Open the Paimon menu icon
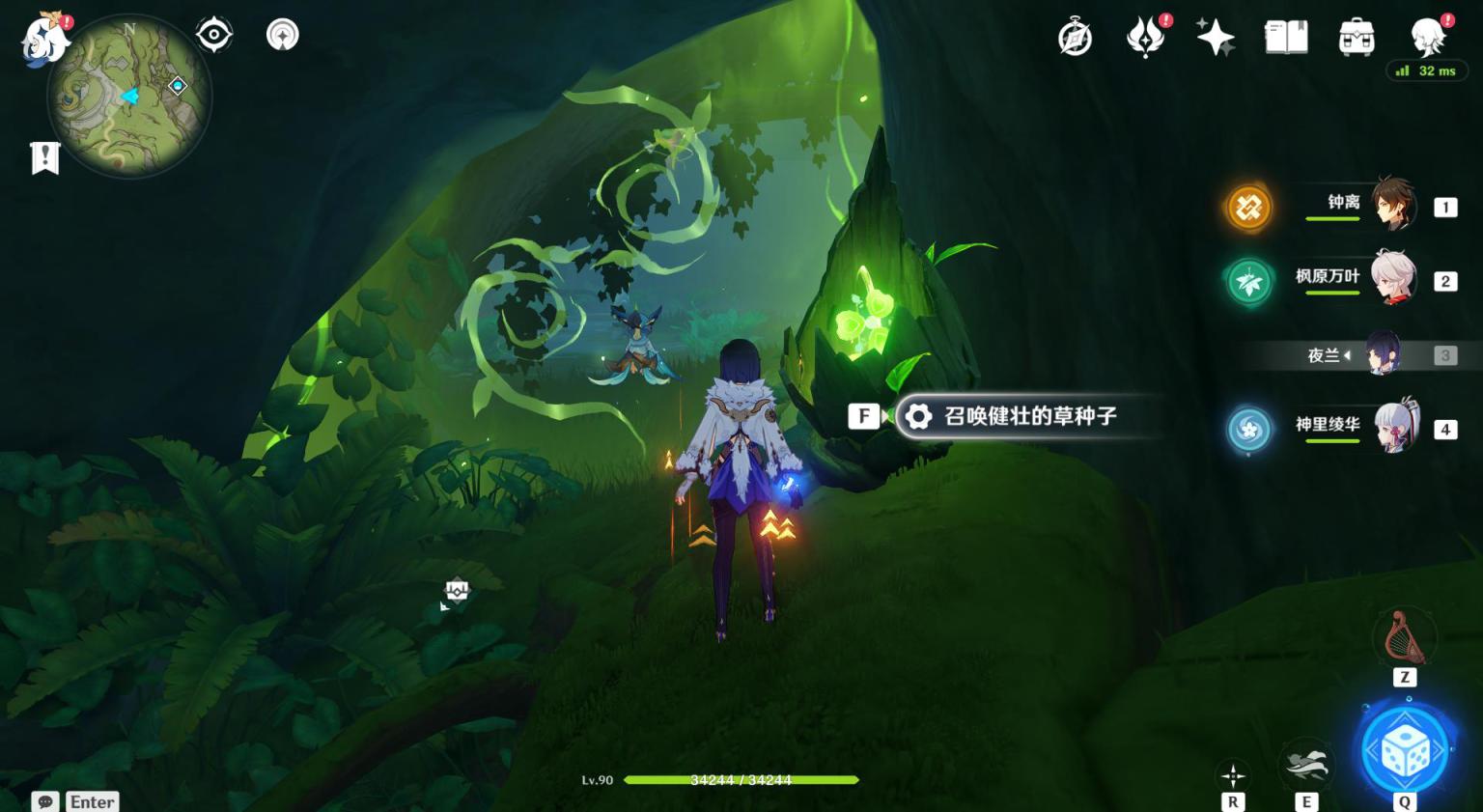This screenshot has width=1483, height=812. (x=43, y=39)
